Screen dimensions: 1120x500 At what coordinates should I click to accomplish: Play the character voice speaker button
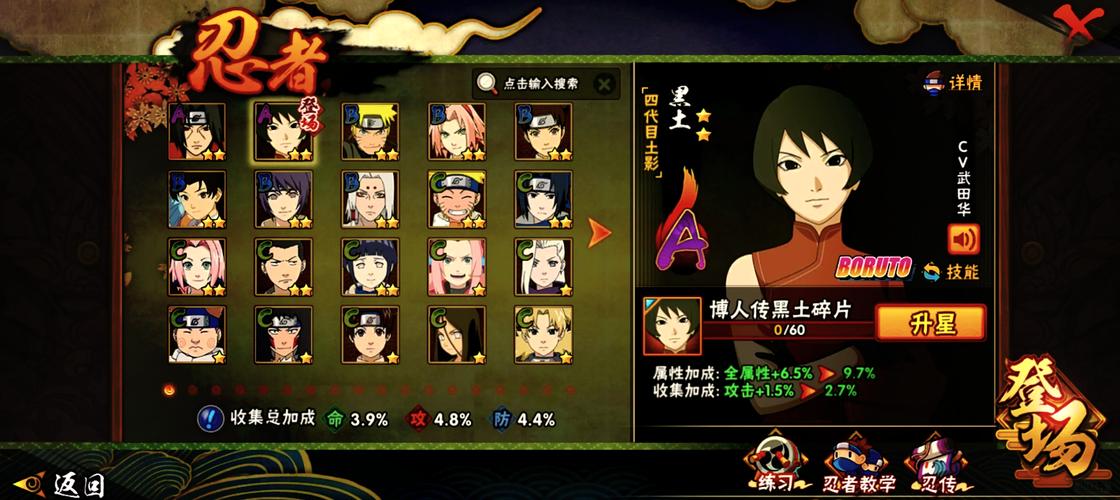click(x=963, y=238)
